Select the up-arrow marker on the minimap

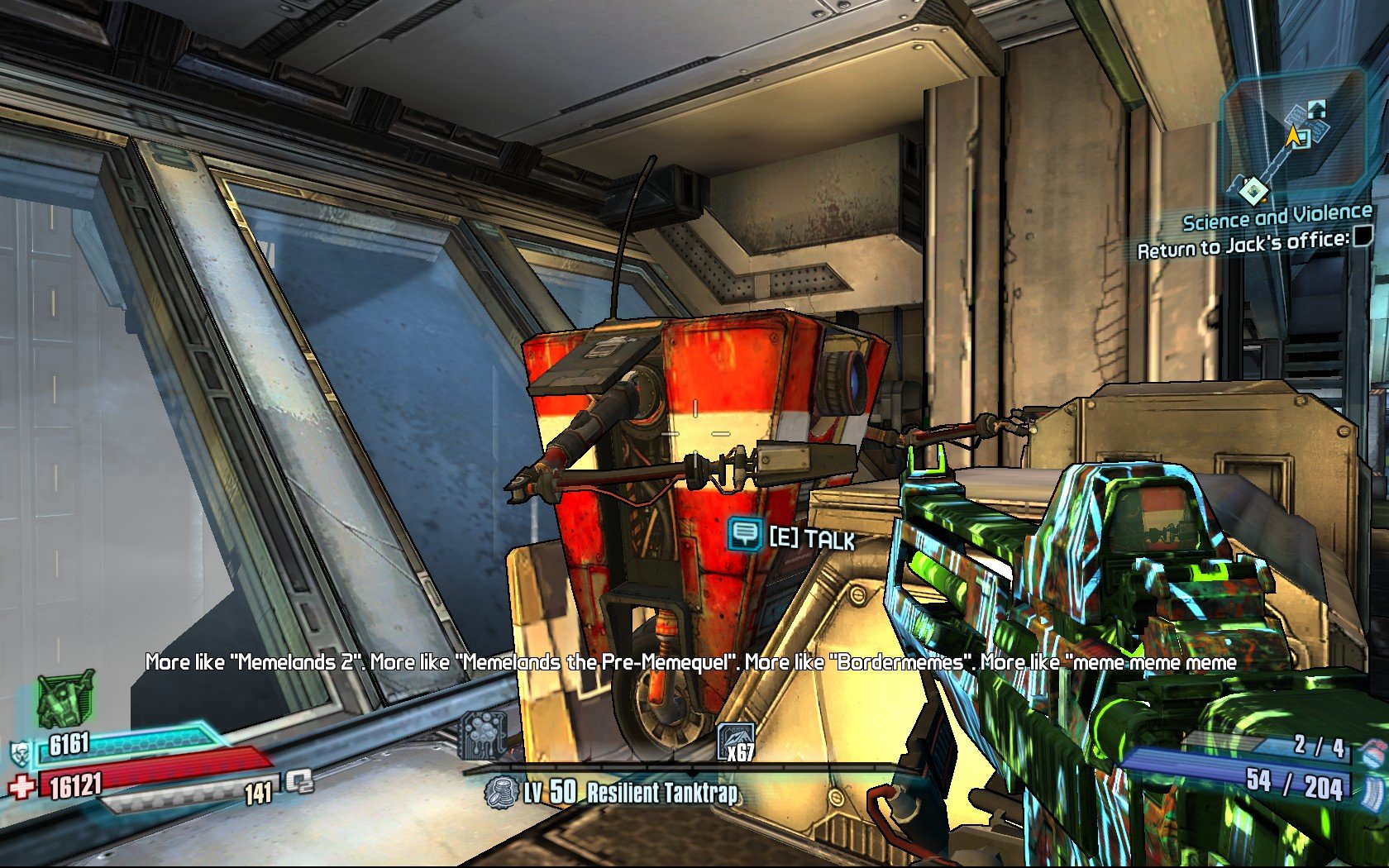coord(1316,108)
